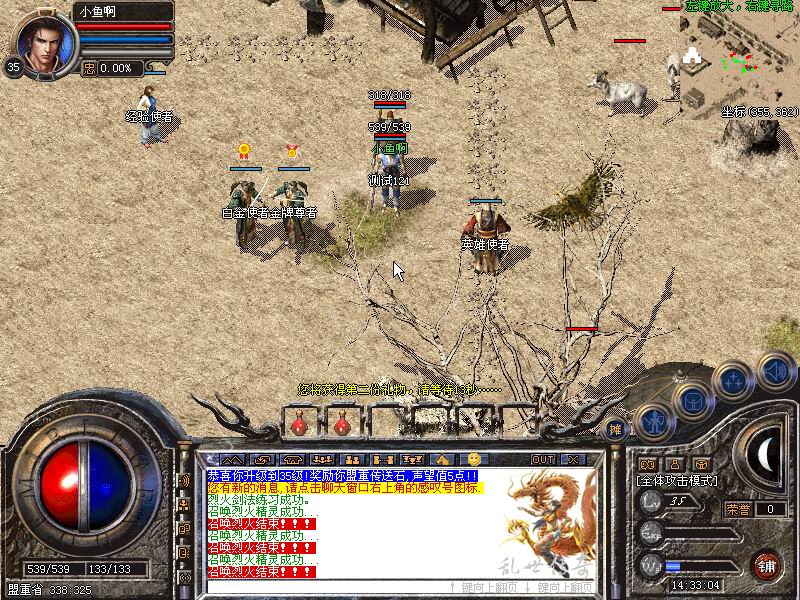Close the chat panel with X
800x600 pixels.
tap(573, 459)
